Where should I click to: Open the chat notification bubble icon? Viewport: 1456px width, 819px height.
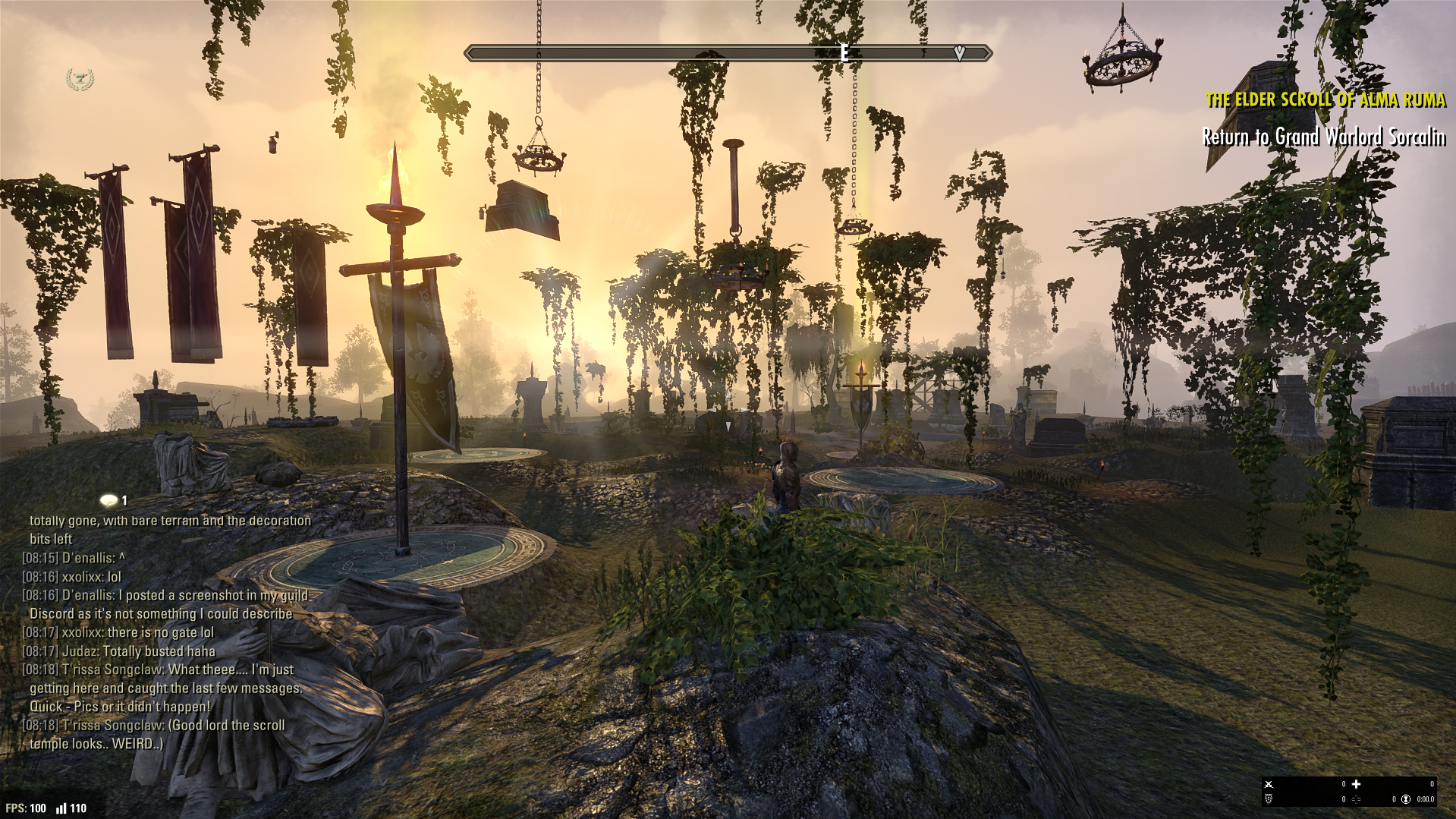click(x=109, y=500)
